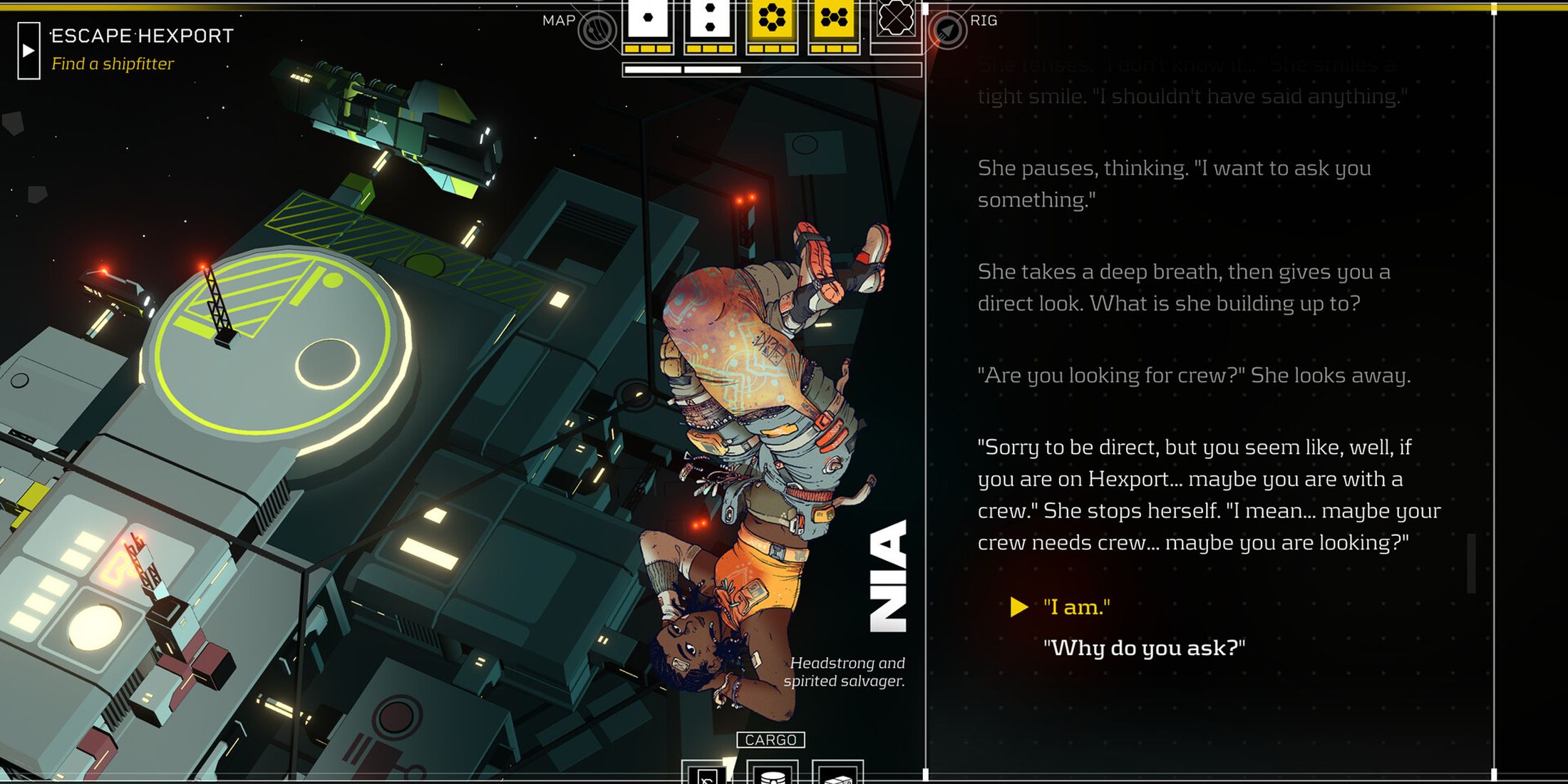Select the cylinder canister cargo slot
1568x784 pixels.
pos(773,774)
